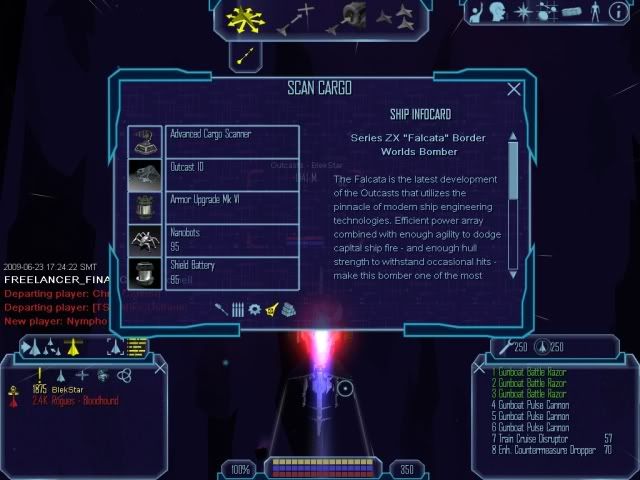Select Rogues - Bloodhound contact
Viewport: 640px width, 480px height.
tap(76, 401)
